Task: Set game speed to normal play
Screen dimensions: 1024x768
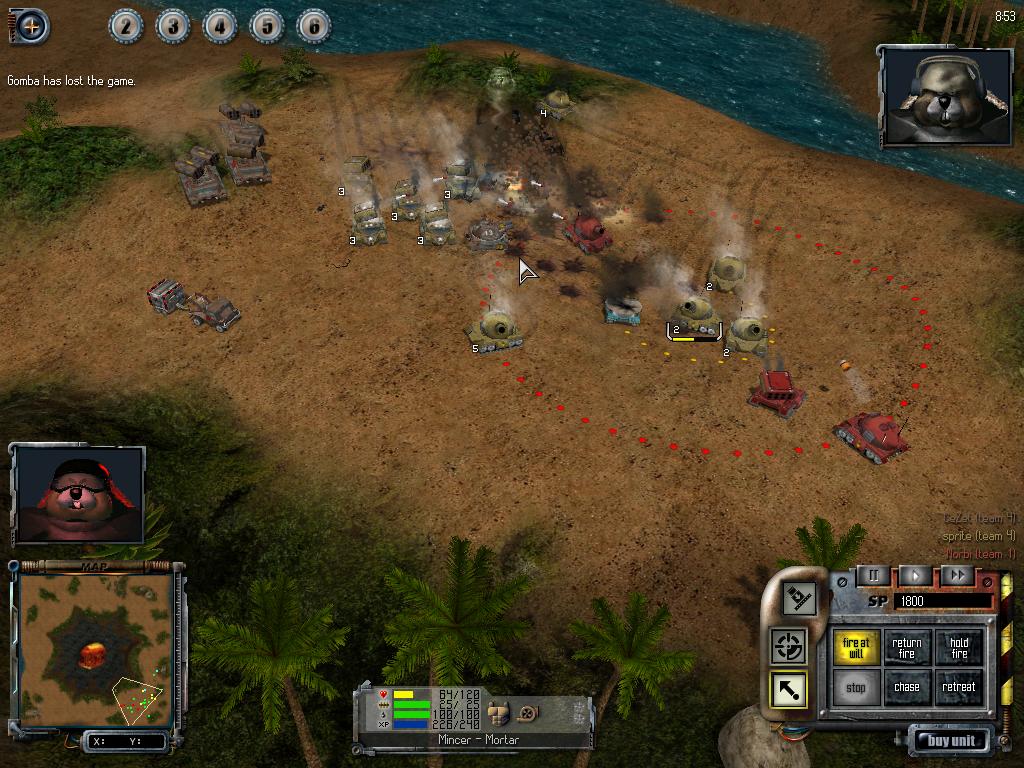Action: (915, 575)
